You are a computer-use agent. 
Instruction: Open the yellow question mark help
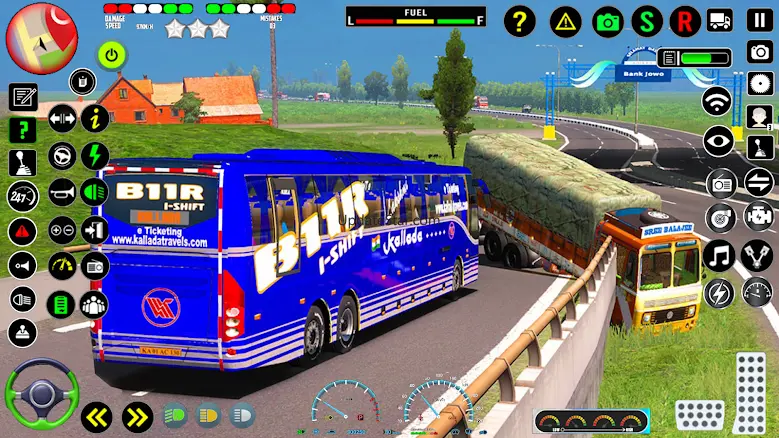(x=518, y=20)
